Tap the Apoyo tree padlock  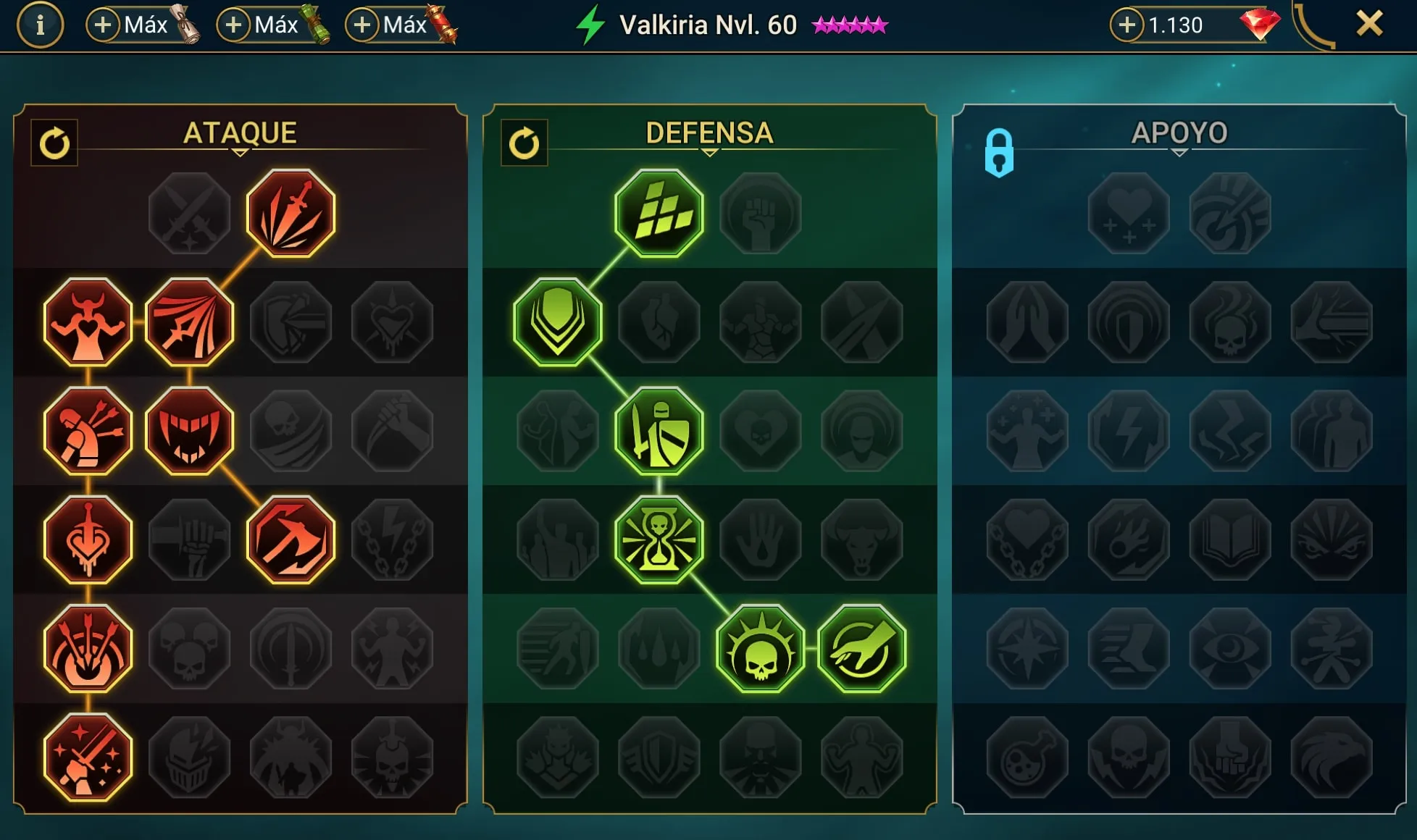(999, 153)
